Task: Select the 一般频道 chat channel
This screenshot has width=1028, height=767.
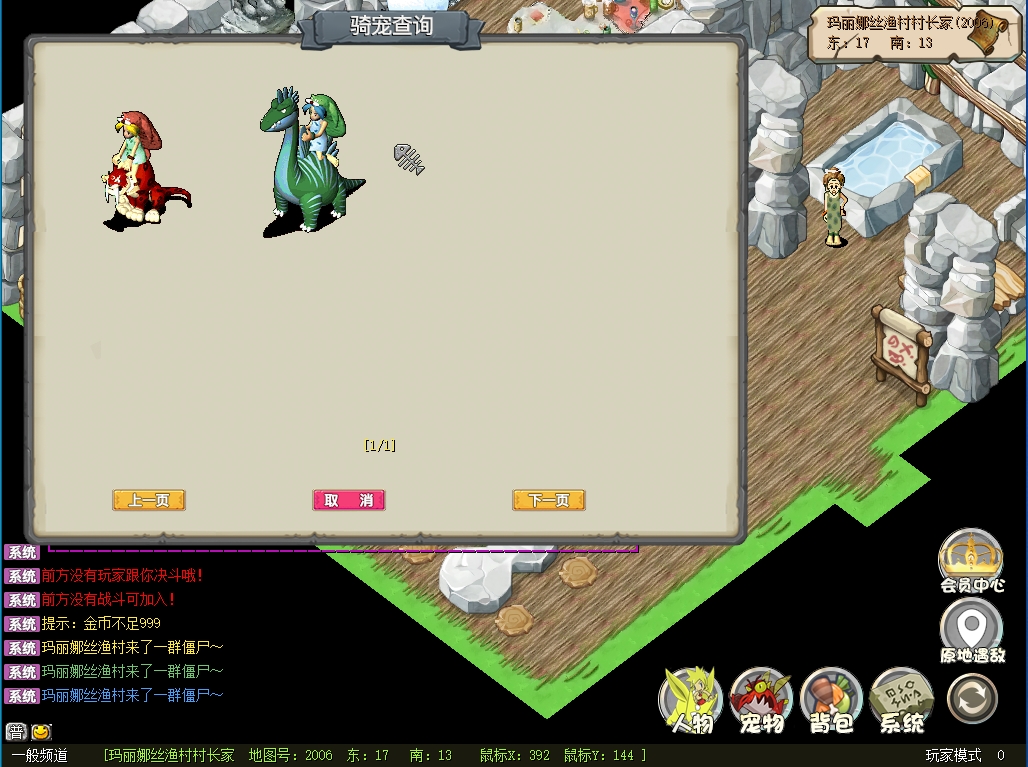Action: click(x=40, y=756)
